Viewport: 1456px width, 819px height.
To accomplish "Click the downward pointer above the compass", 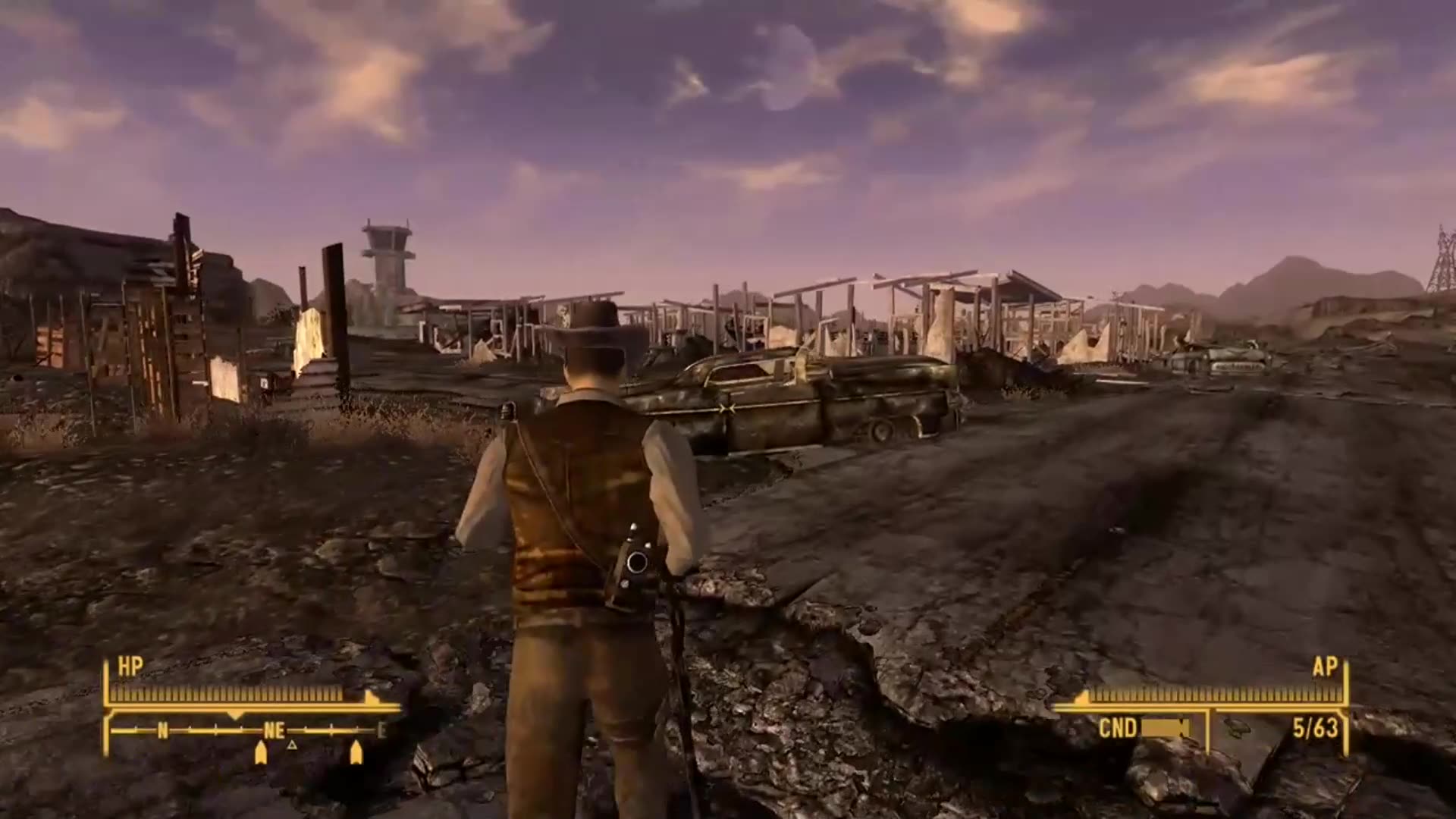I will [x=234, y=715].
